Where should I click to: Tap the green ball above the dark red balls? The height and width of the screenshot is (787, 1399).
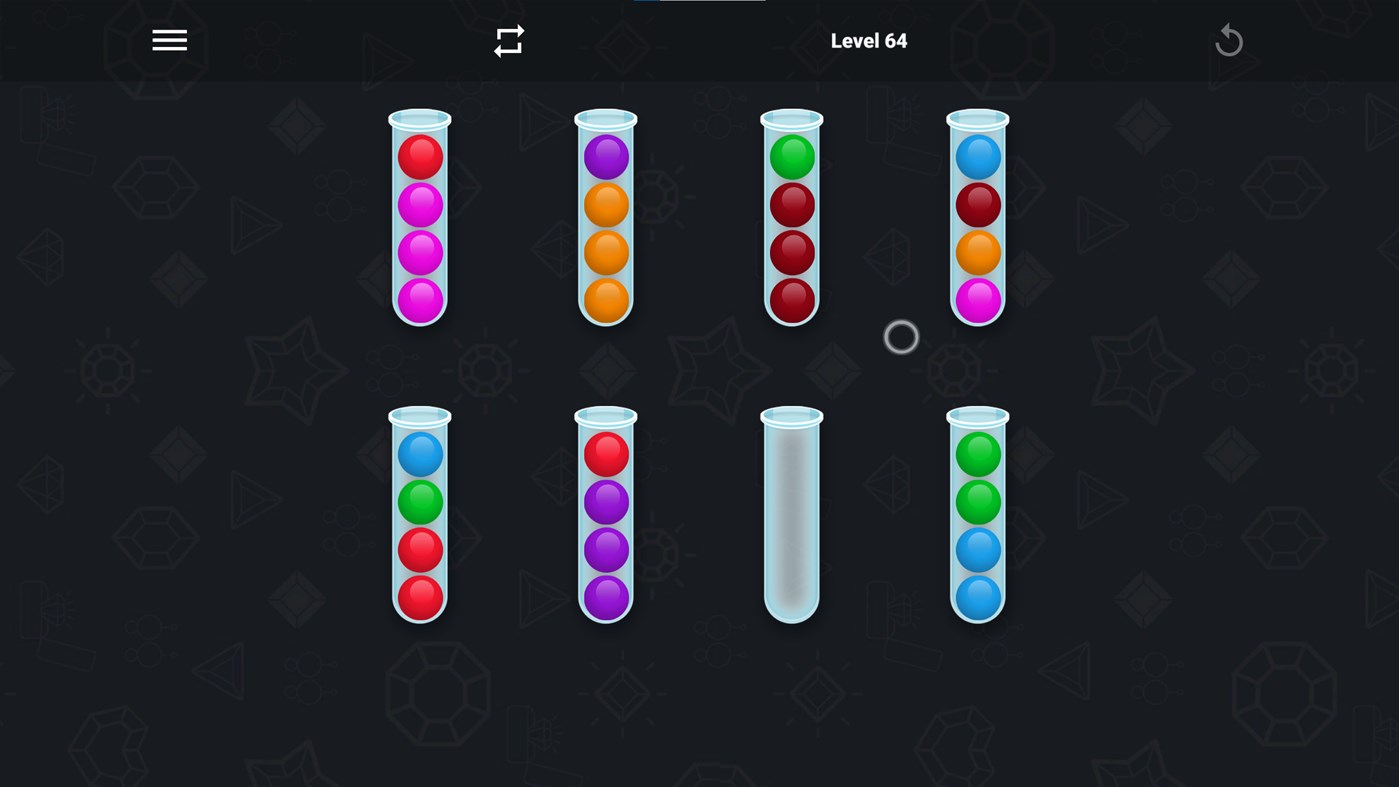[791, 156]
